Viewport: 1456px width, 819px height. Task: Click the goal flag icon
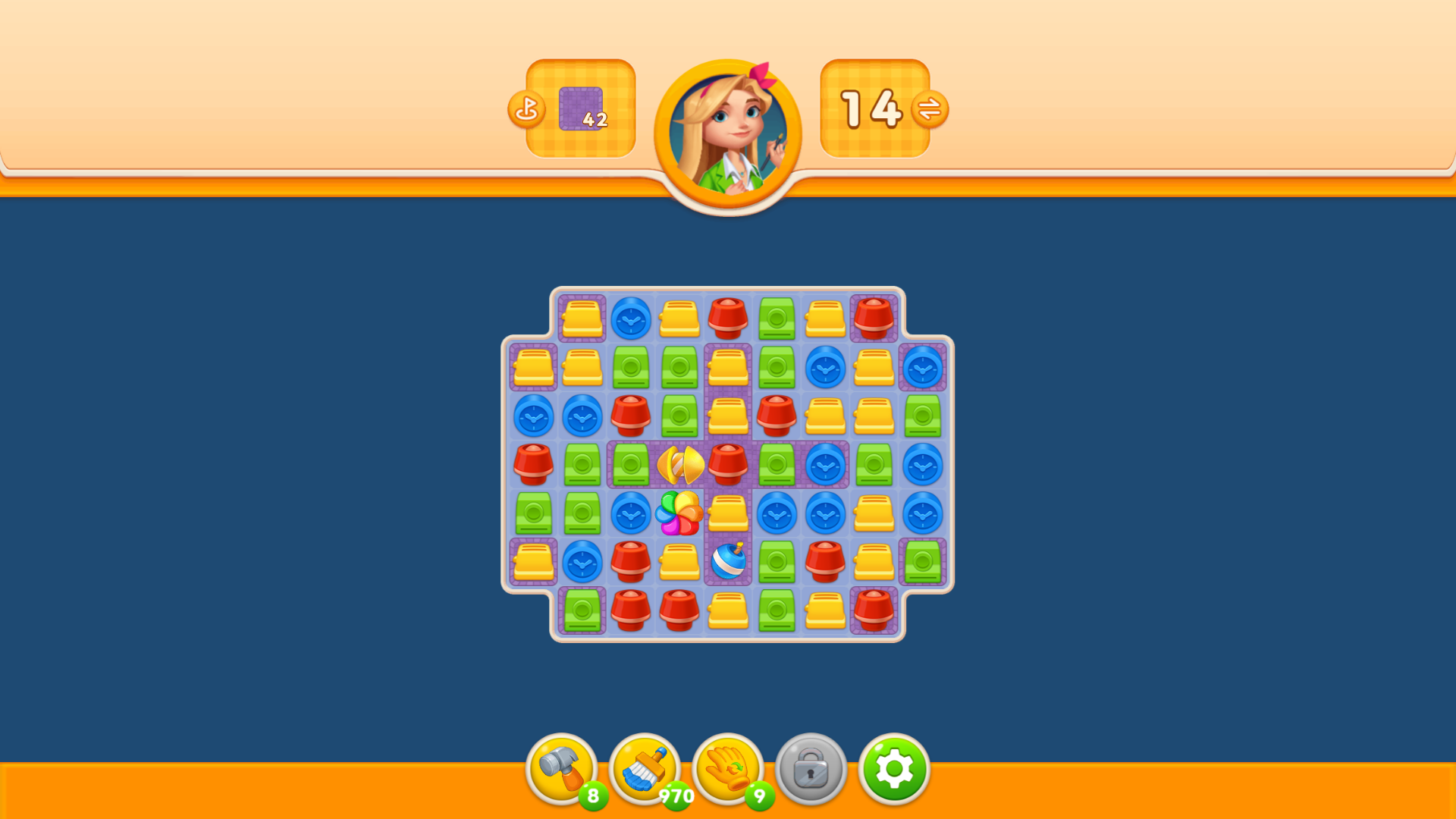tap(526, 109)
